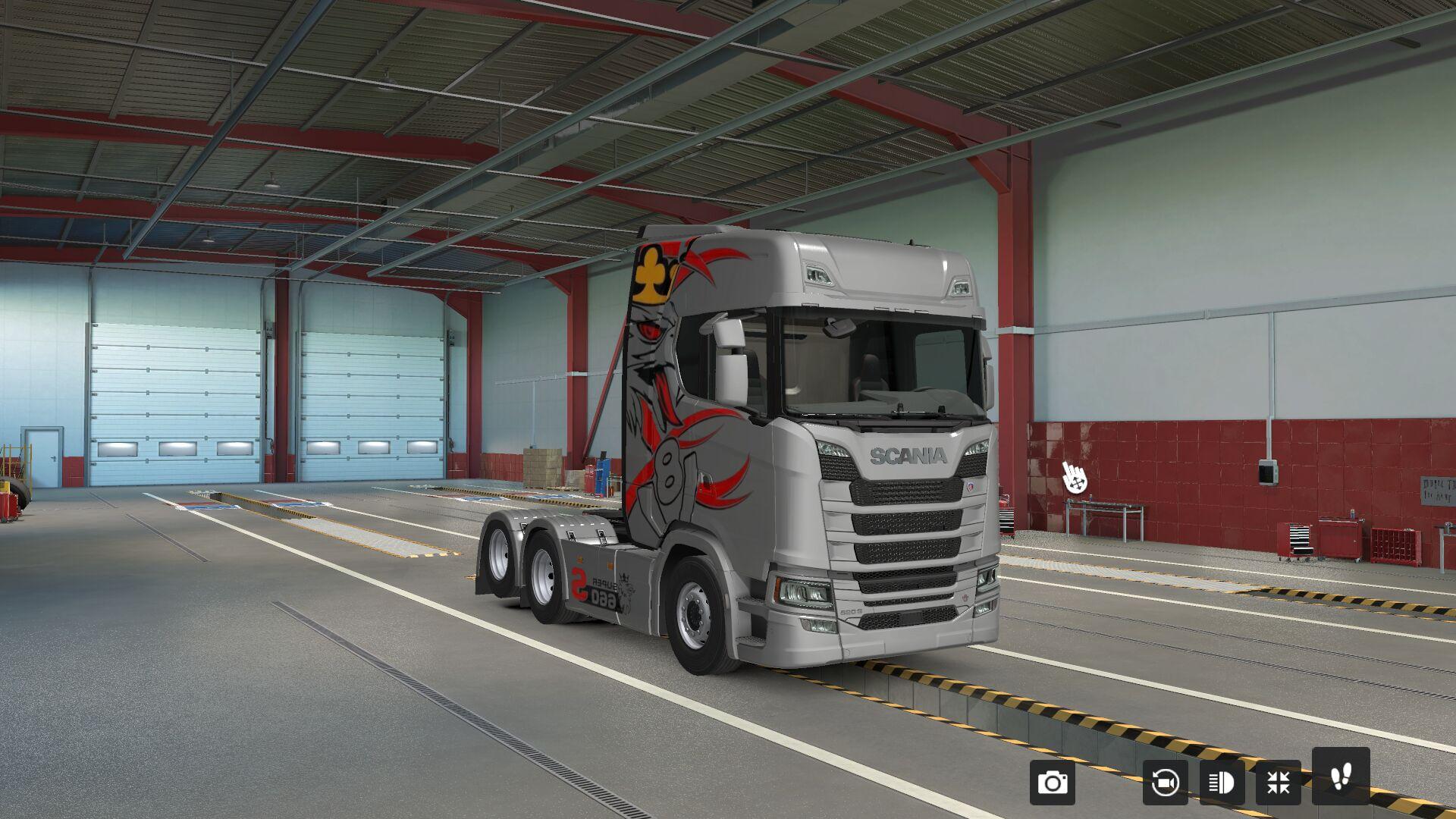
Task: Activate the footprints walk mode button
Action: [1340, 775]
